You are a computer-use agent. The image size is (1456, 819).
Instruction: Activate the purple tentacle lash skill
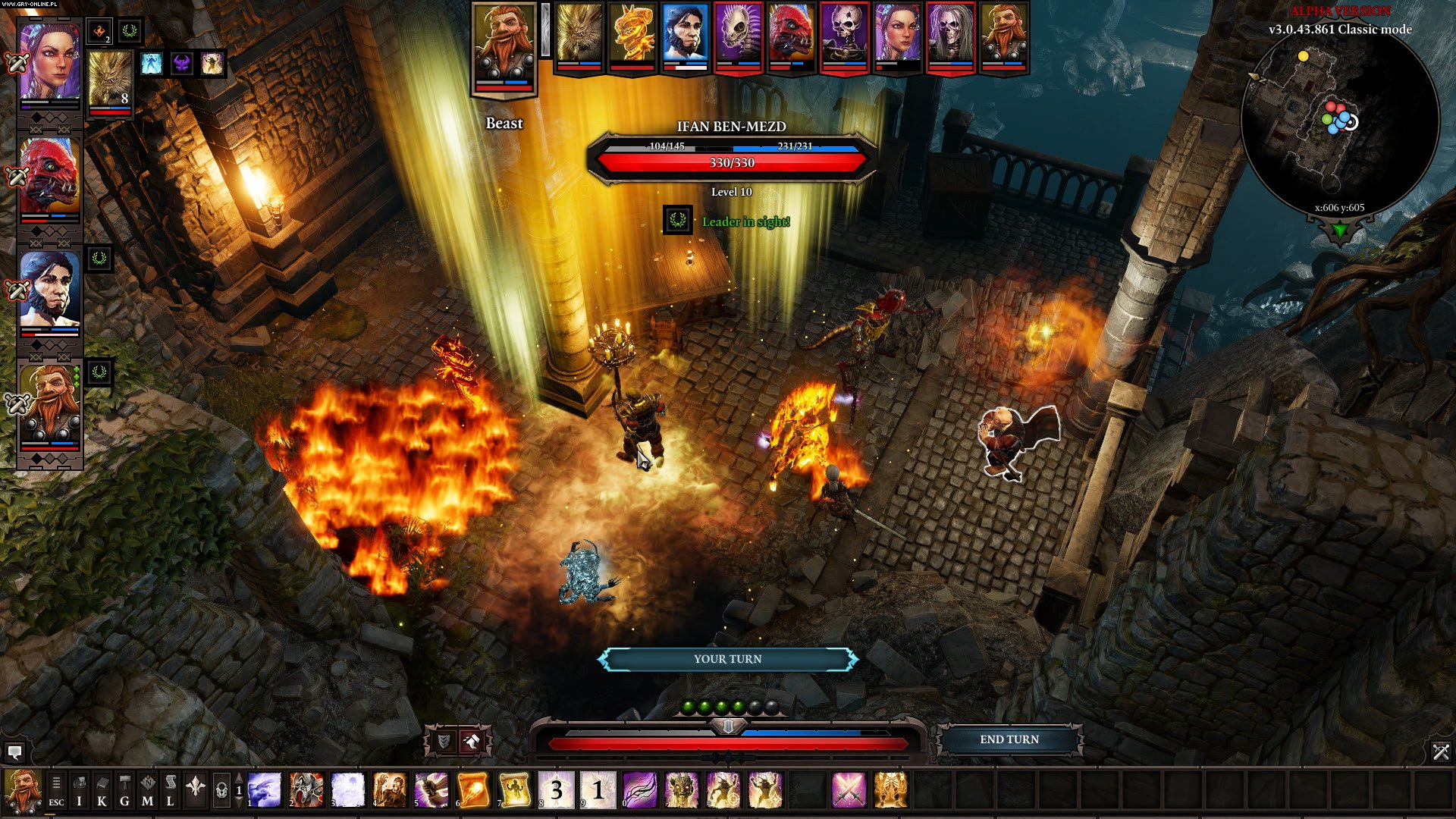click(639, 790)
